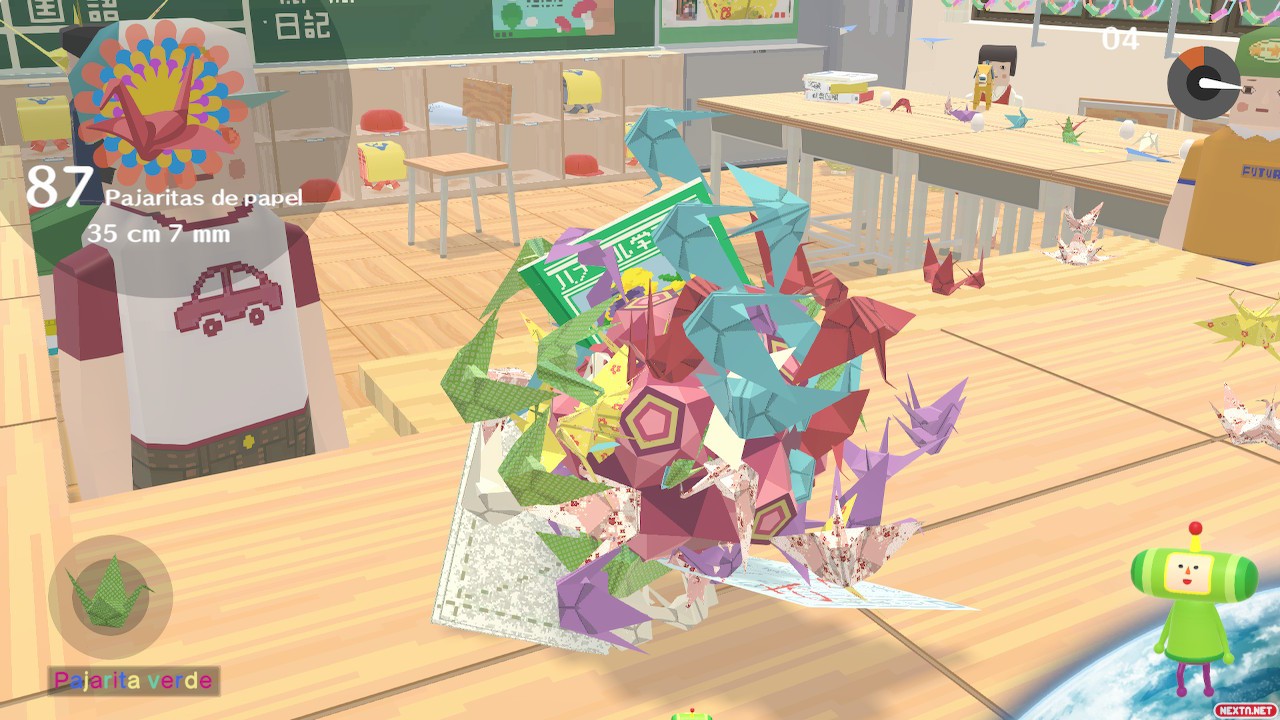1280x720 pixels.
Task: Click the Prince on the globe indicator
Action: click(1193, 602)
